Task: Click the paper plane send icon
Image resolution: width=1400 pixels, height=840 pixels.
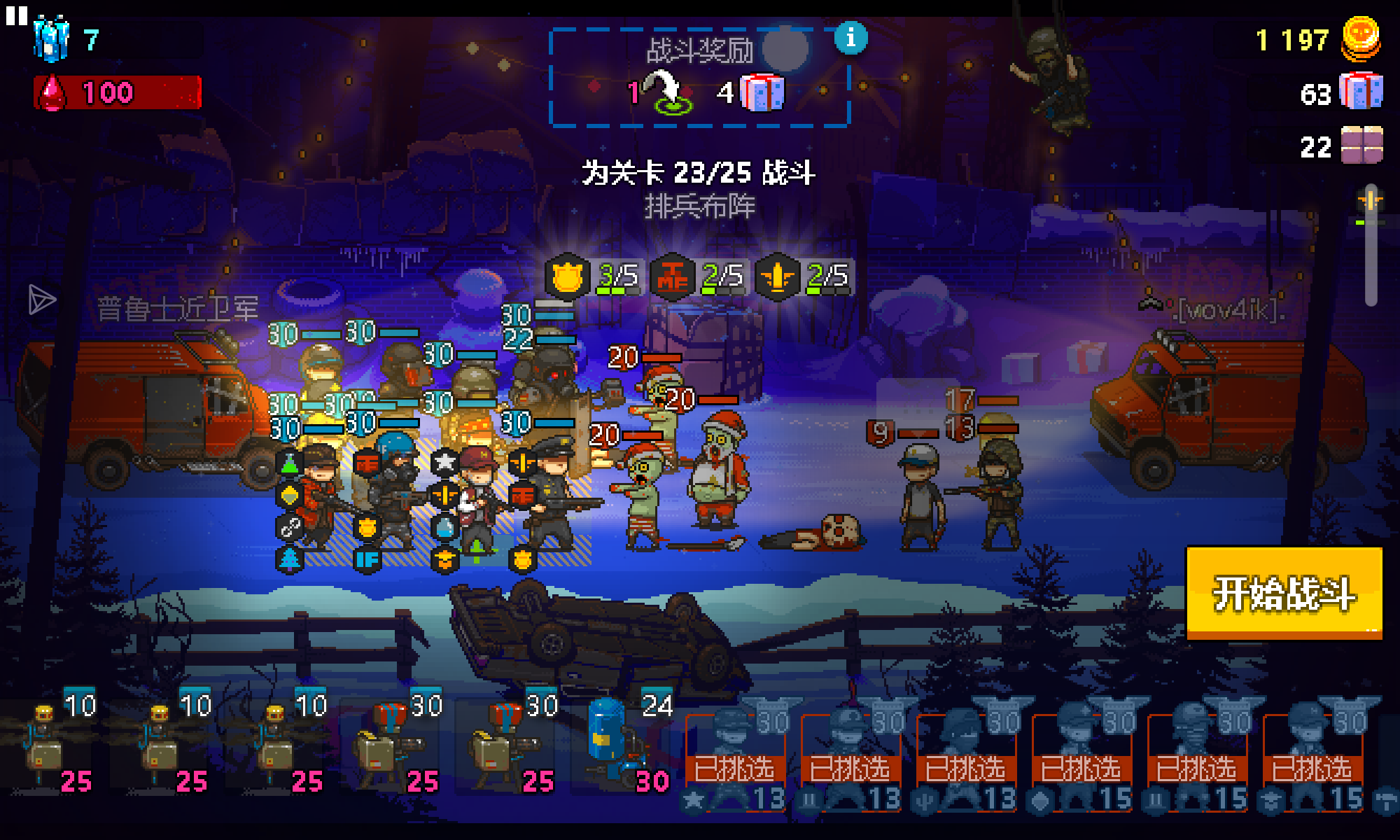Action: click(41, 300)
